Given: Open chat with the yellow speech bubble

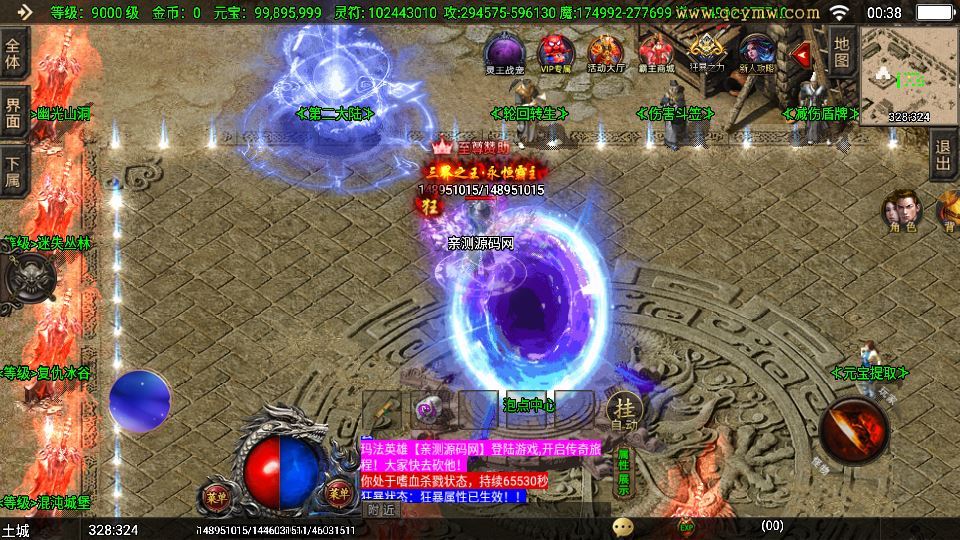Looking at the screenshot, I should click(x=624, y=526).
